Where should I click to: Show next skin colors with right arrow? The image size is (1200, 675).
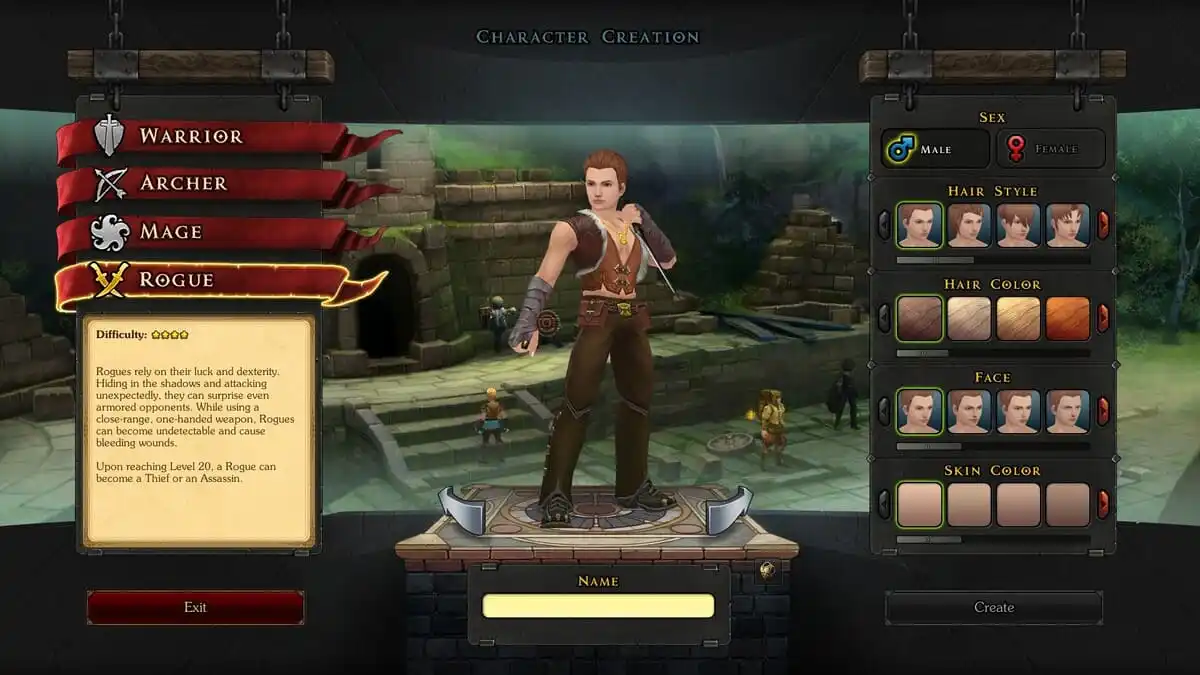coord(1103,504)
